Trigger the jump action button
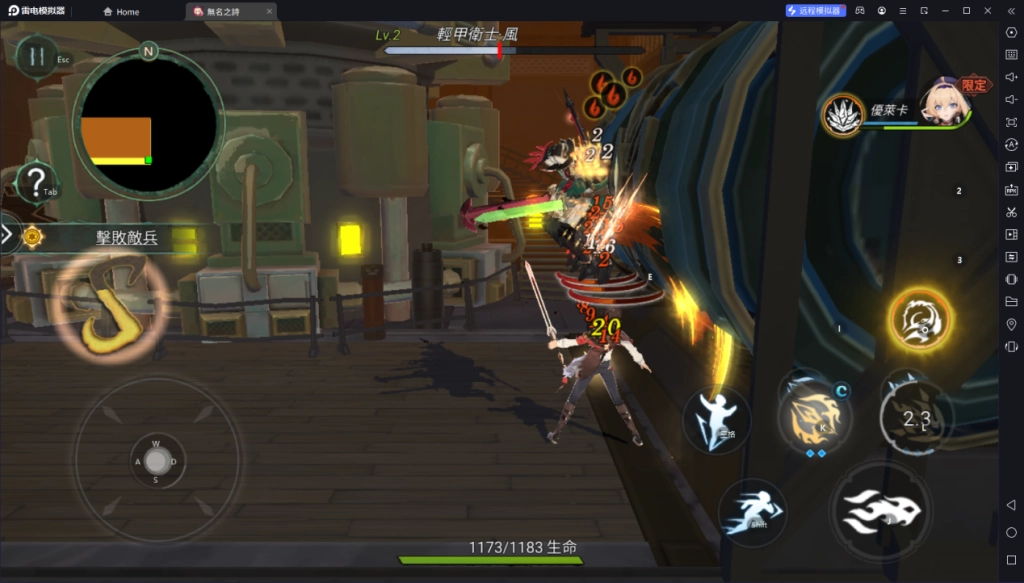1024x583 pixels. pyautogui.click(x=717, y=419)
